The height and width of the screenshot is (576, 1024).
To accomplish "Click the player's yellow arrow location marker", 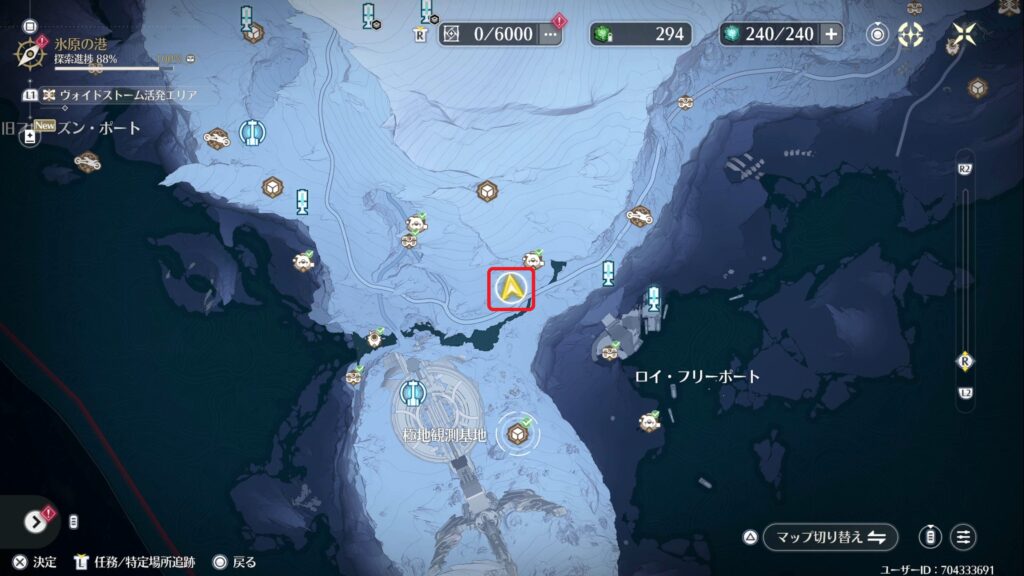I will point(511,289).
